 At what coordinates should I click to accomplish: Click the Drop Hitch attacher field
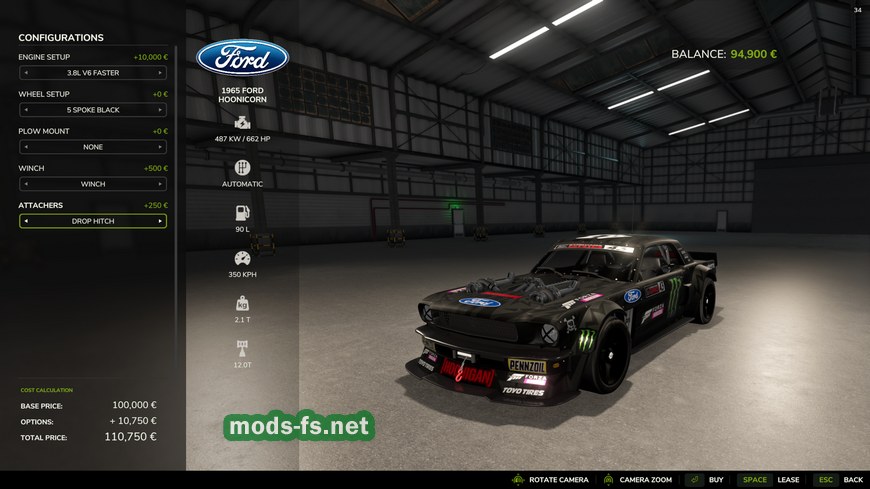click(92, 221)
